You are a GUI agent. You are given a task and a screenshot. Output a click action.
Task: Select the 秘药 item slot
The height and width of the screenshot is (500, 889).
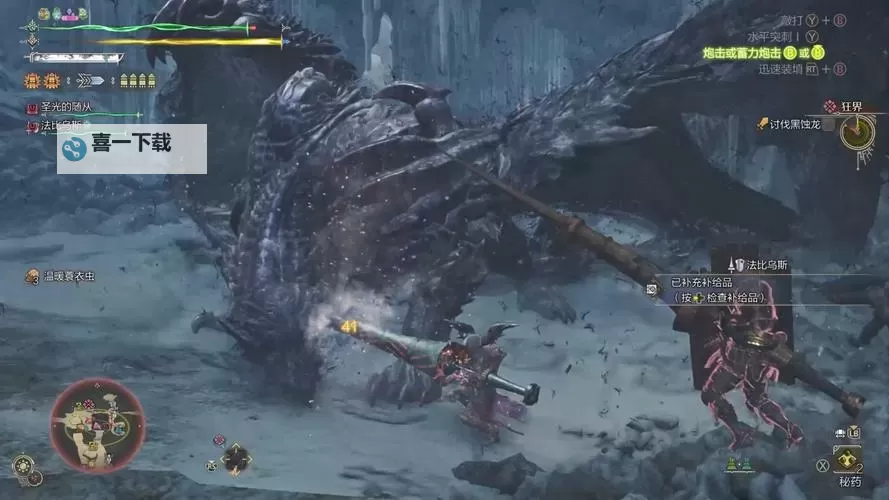tap(849, 461)
